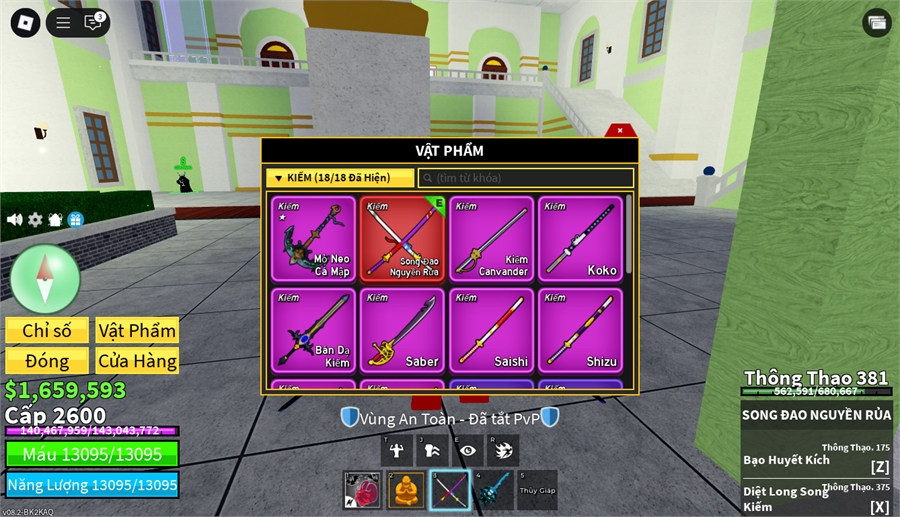
Task: Select the Mỏ Neo Cá Mập sword
Action: (x=313, y=239)
